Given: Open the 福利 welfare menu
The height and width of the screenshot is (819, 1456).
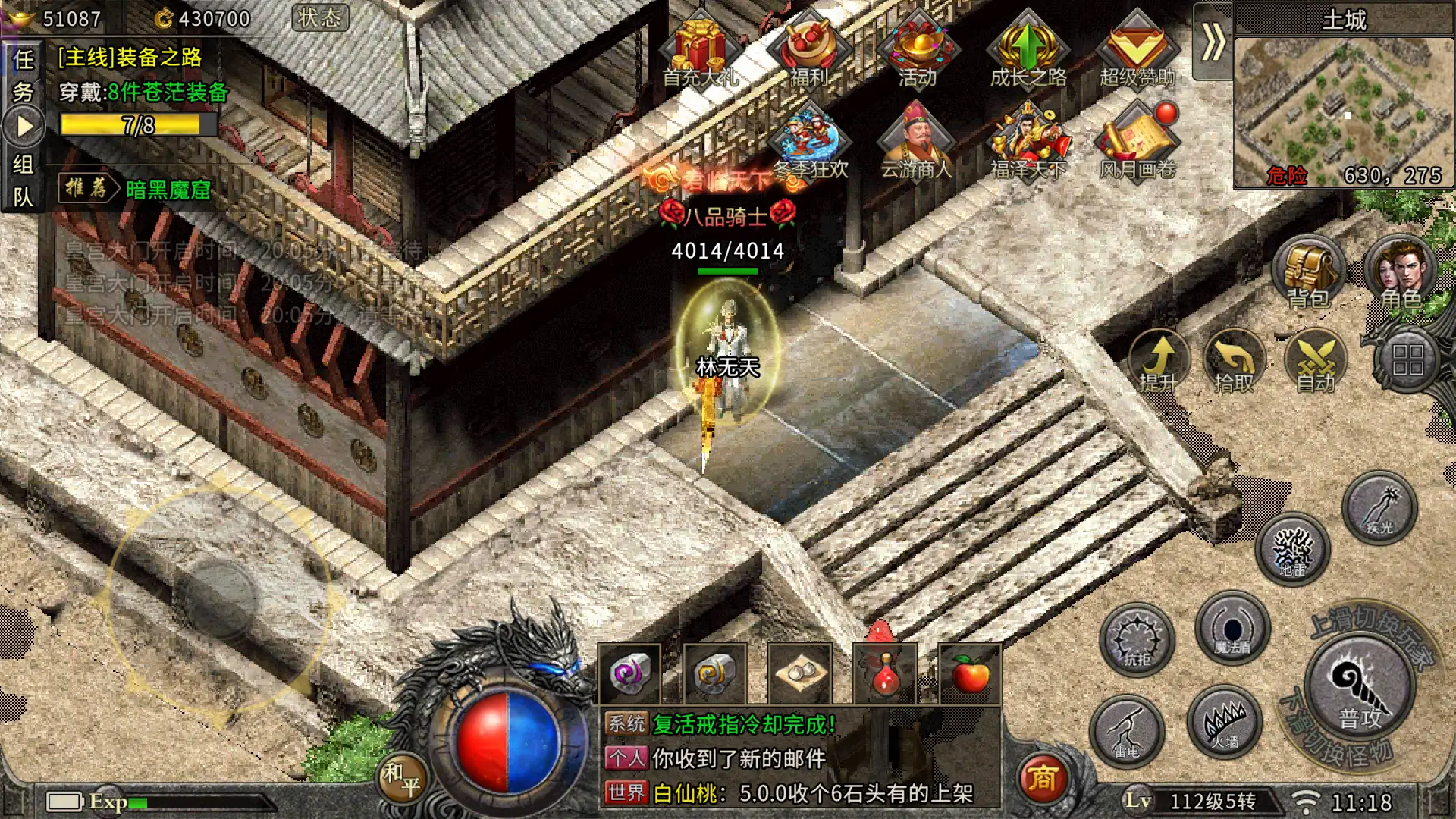Looking at the screenshot, I should coord(808,49).
